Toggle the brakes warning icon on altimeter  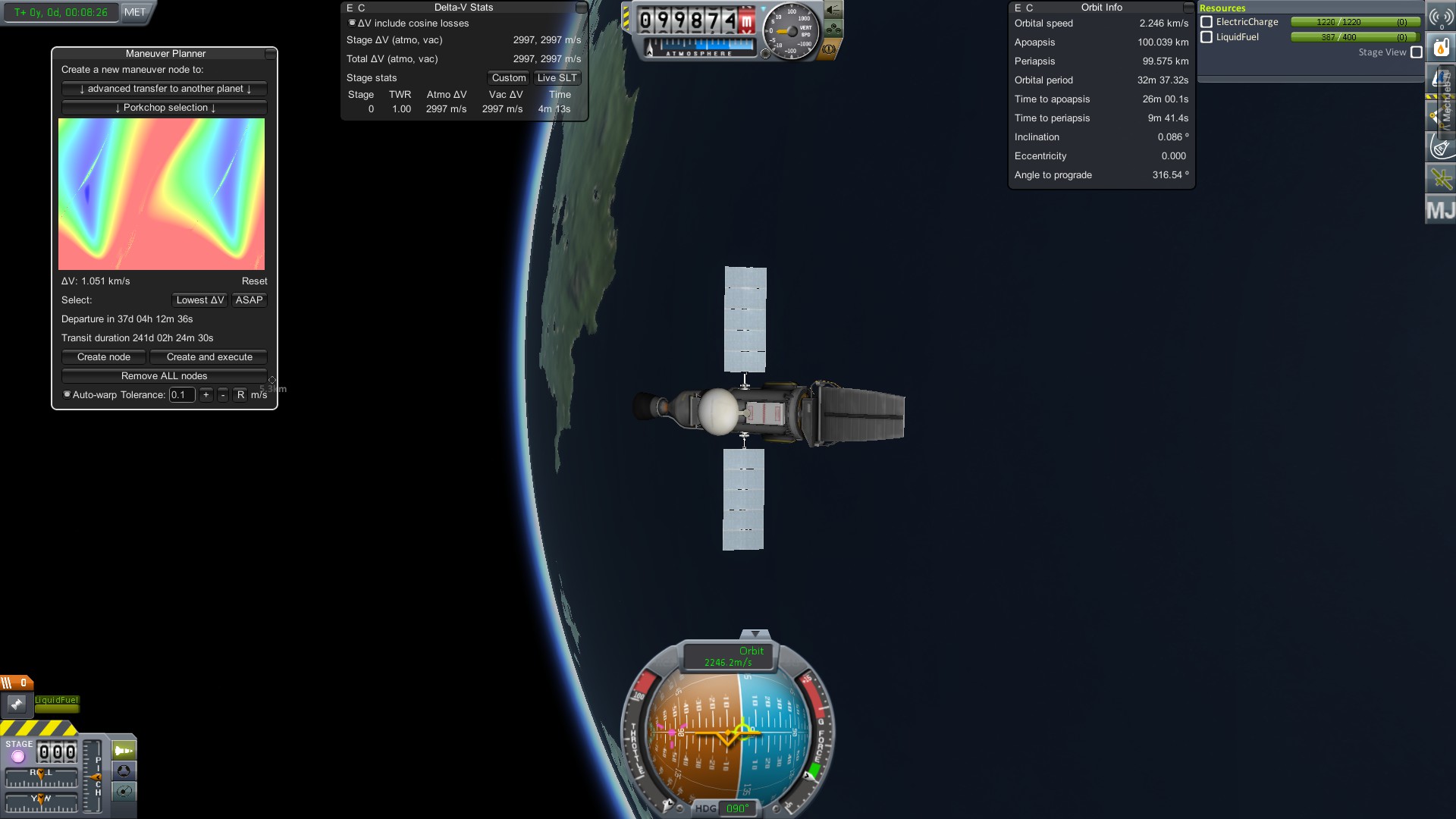click(829, 49)
